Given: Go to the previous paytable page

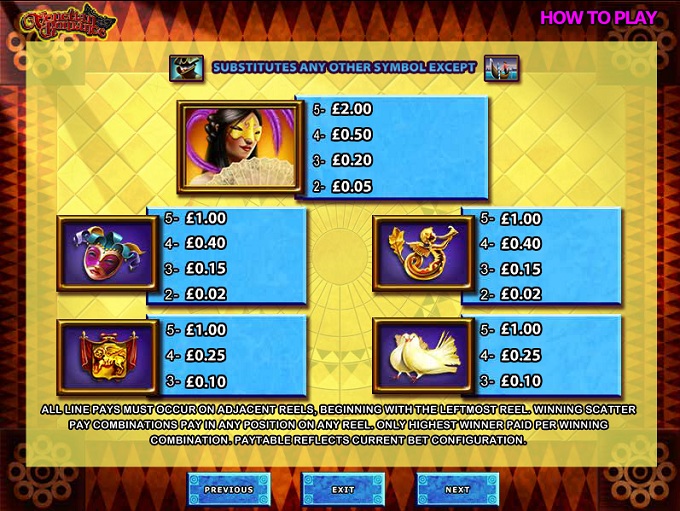Looking at the screenshot, I should click(229, 490).
